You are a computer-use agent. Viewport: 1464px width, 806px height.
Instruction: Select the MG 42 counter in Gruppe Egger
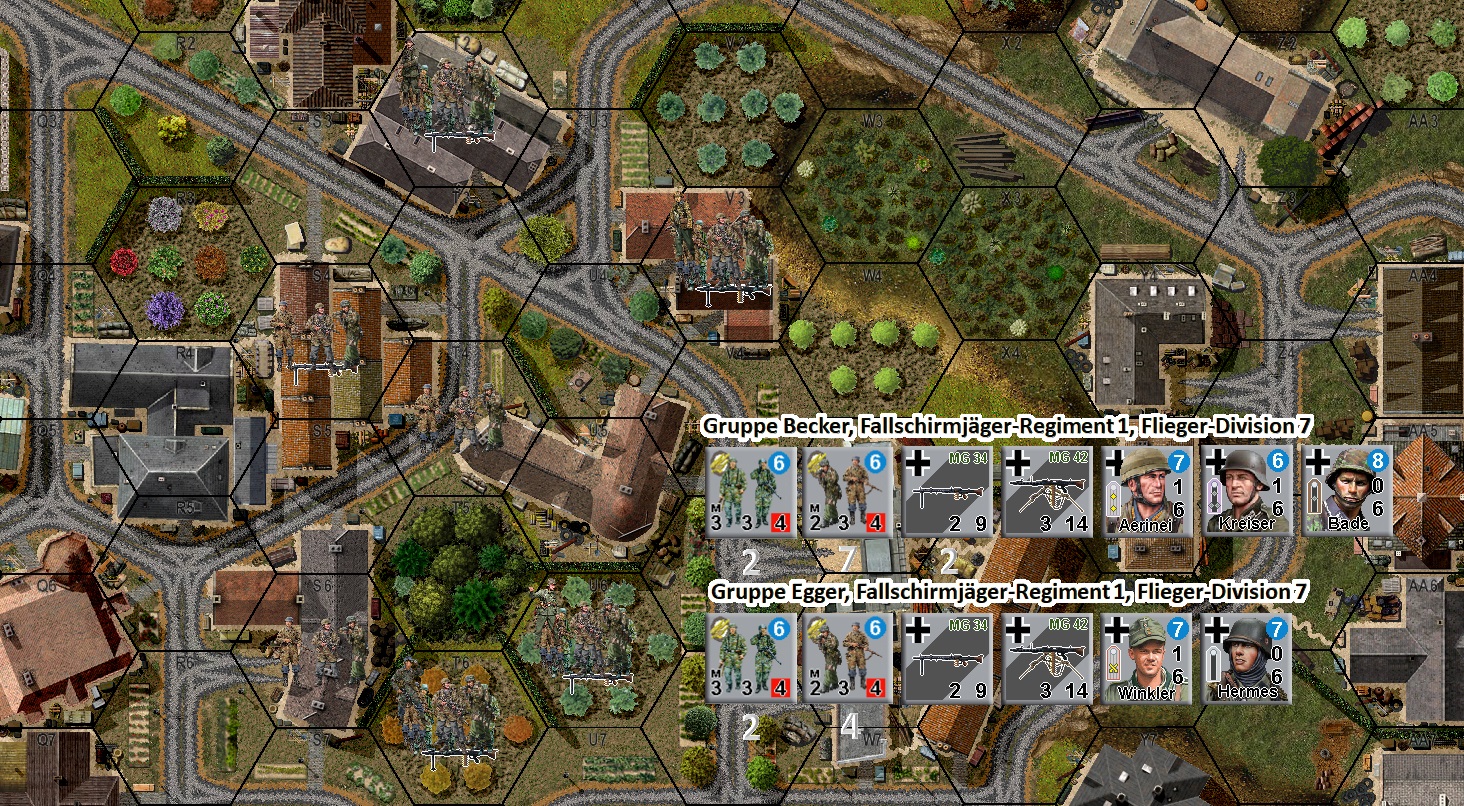[x=1045, y=658]
